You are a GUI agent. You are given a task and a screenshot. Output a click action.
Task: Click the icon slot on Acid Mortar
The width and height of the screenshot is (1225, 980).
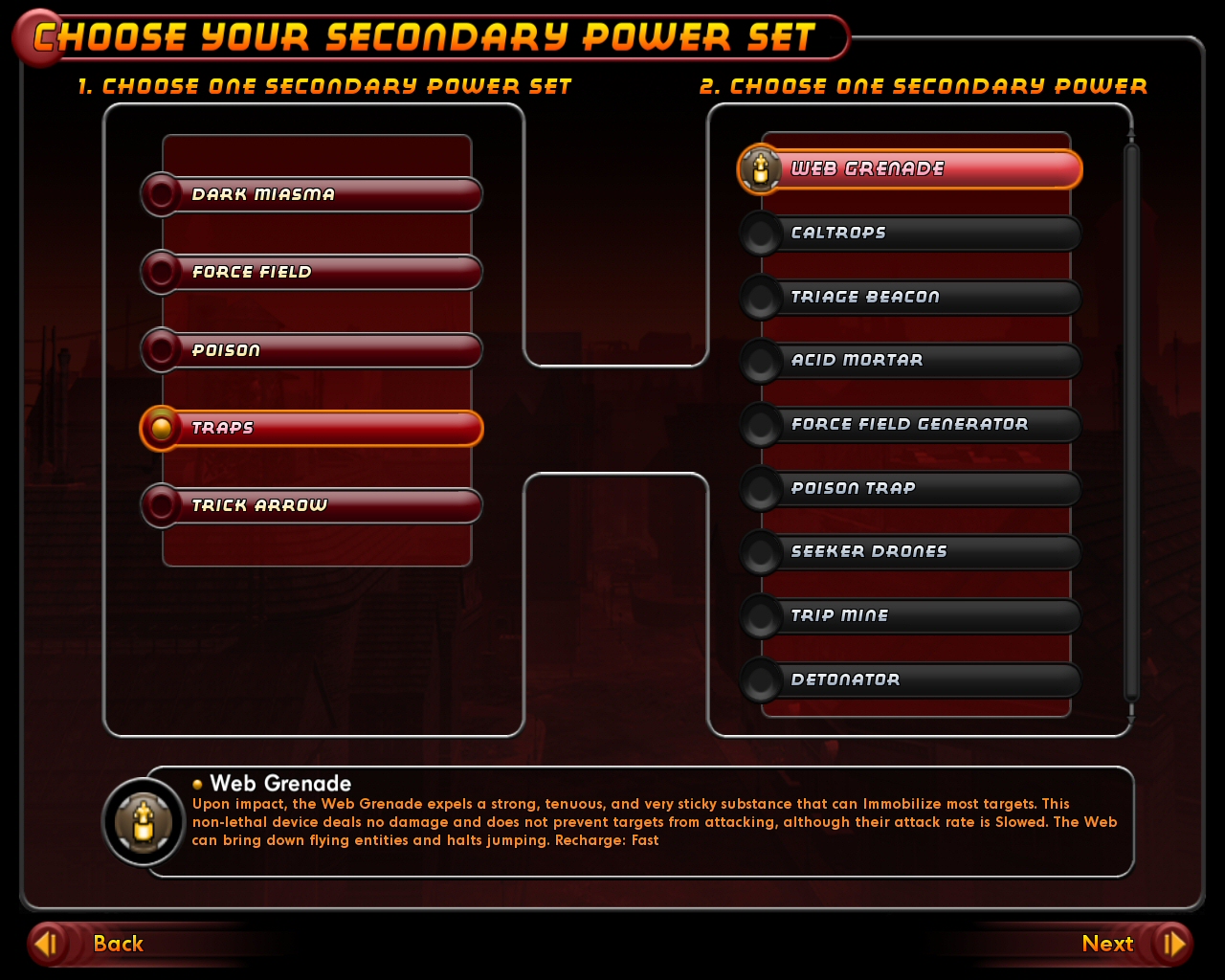(761, 361)
